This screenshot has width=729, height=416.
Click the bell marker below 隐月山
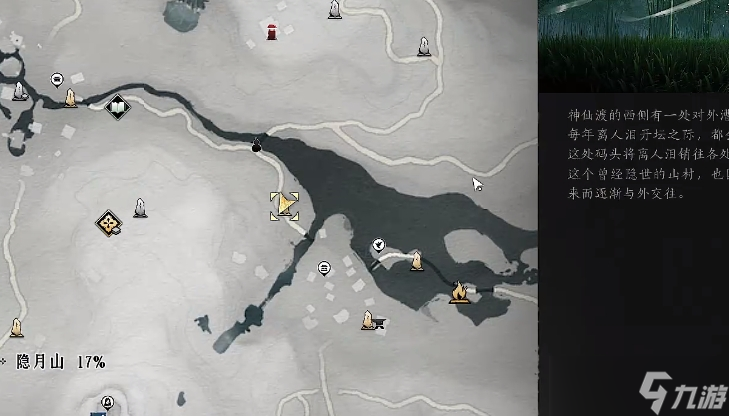tap(107, 402)
